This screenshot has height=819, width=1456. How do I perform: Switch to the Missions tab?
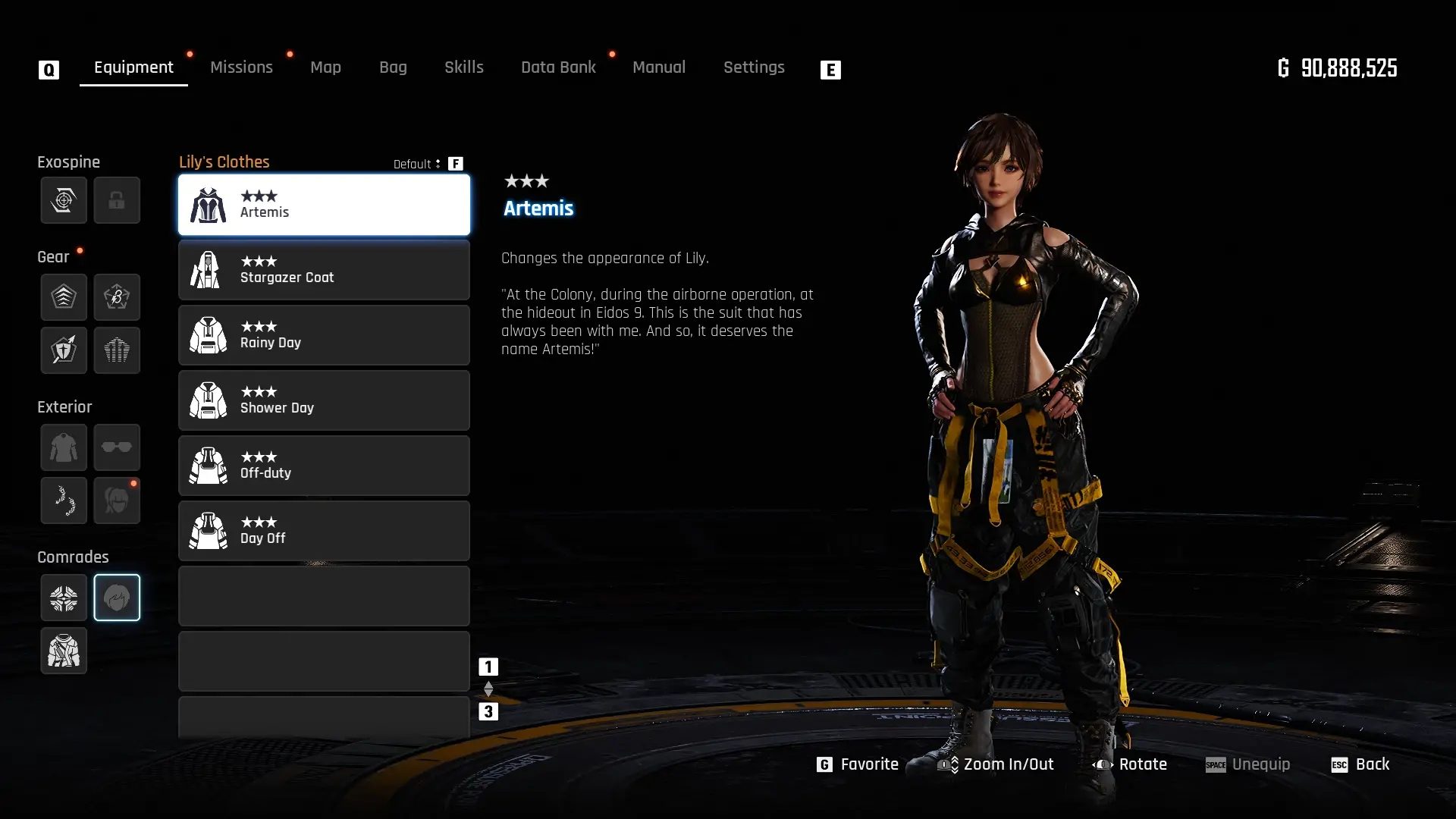[x=241, y=67]
